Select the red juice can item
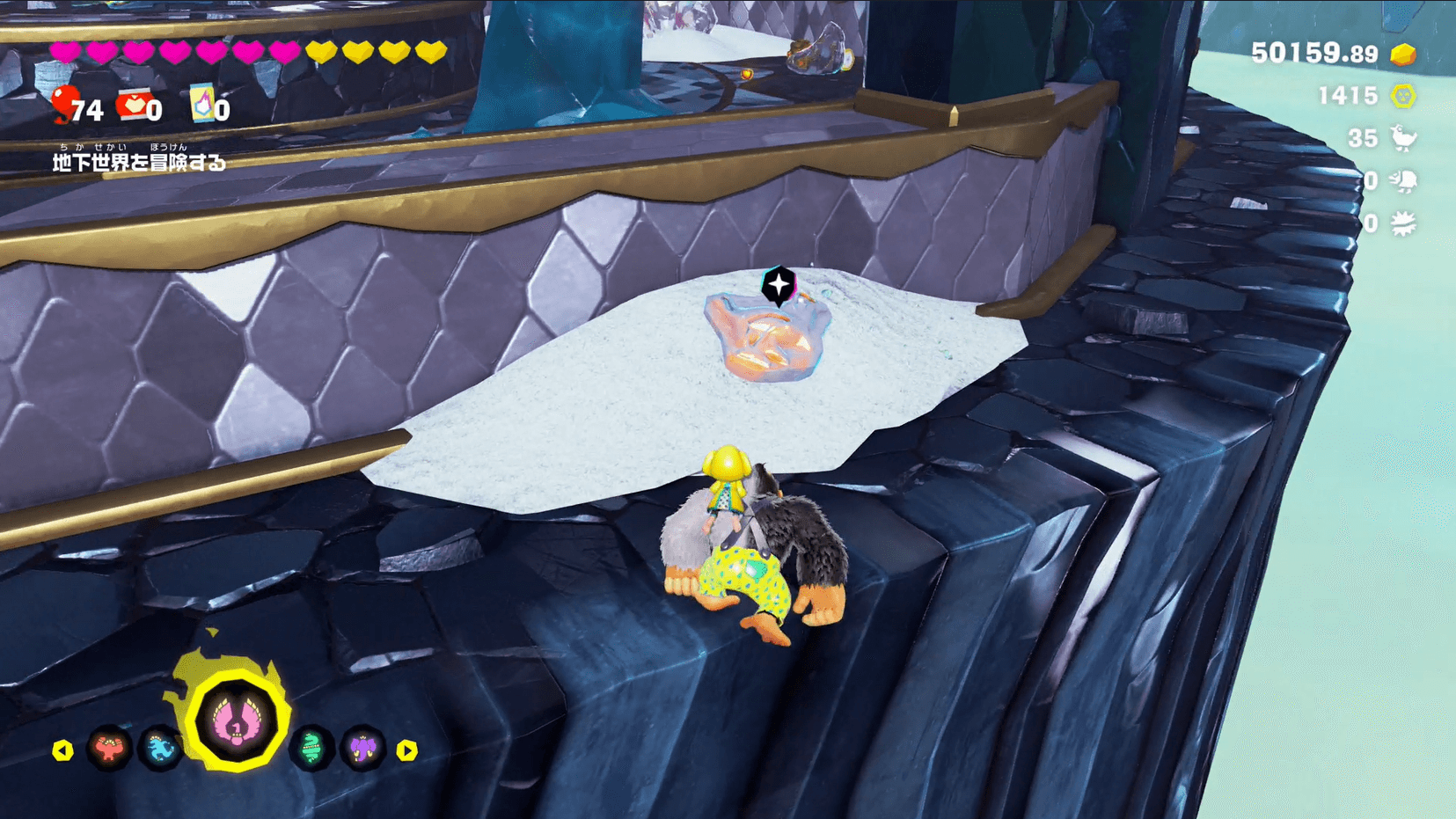1456x819 pixels. [x=133, y=105]
